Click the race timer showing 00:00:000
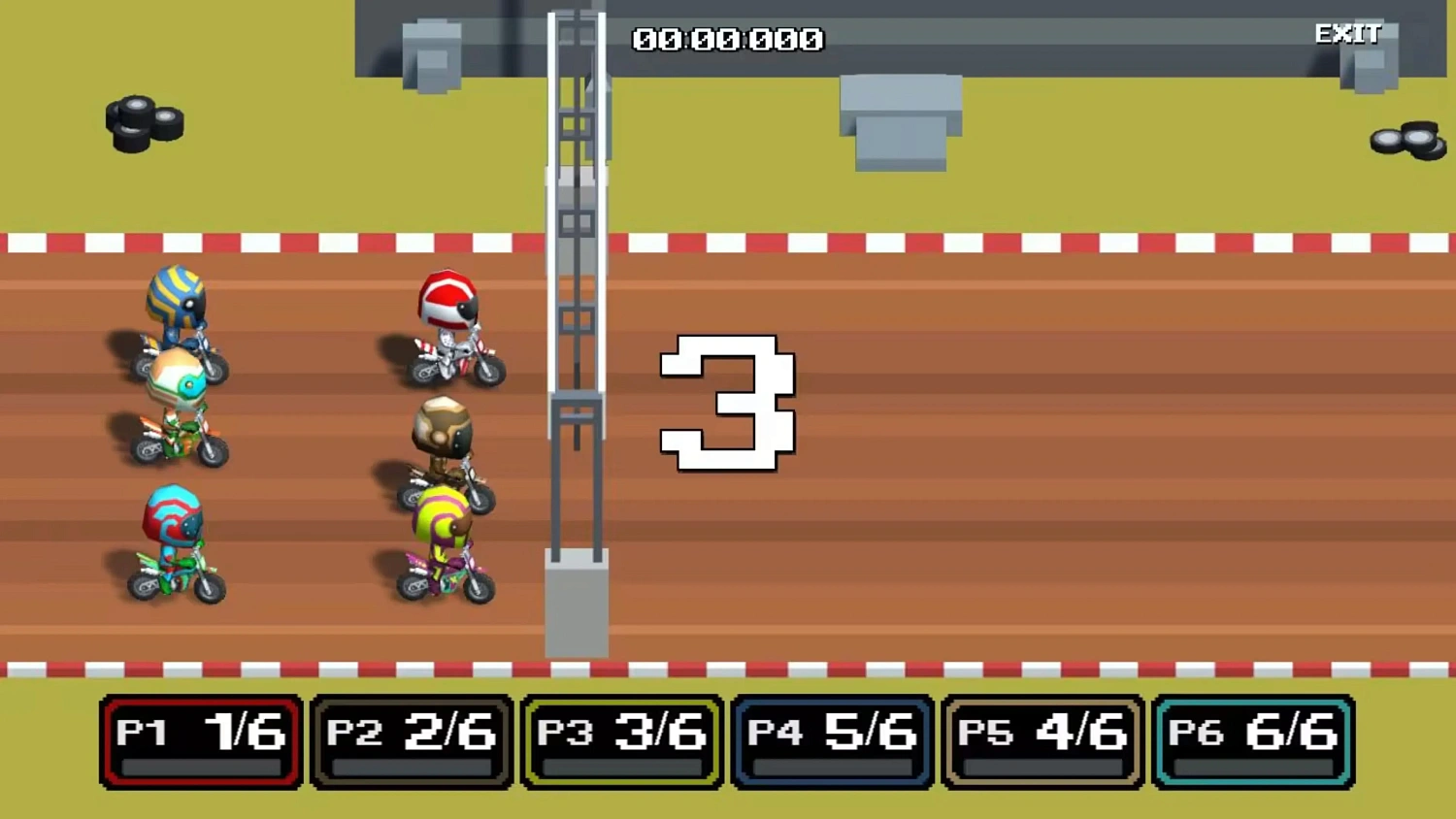 (x=726, y=39)
